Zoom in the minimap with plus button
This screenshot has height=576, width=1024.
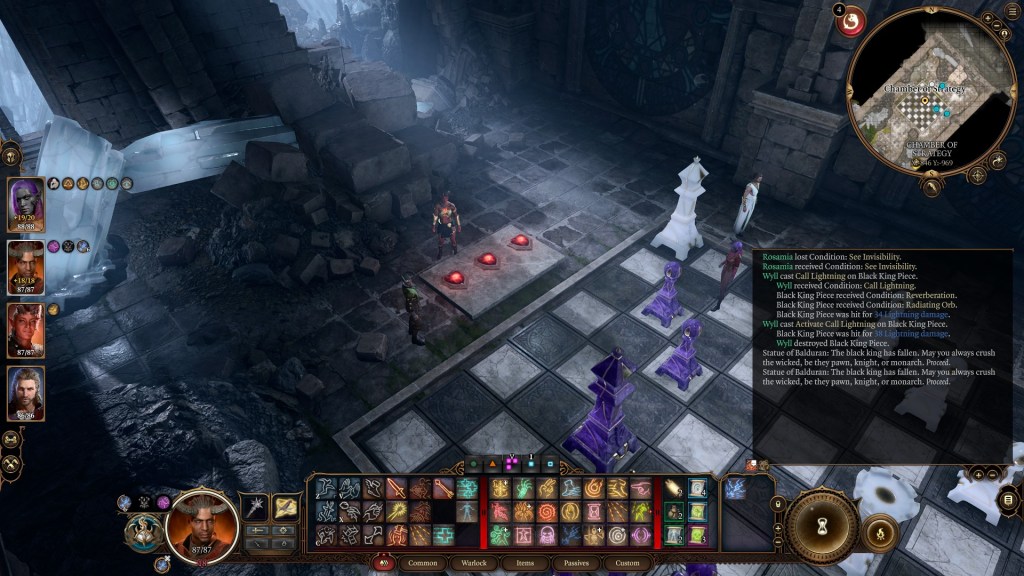(986, 19)
